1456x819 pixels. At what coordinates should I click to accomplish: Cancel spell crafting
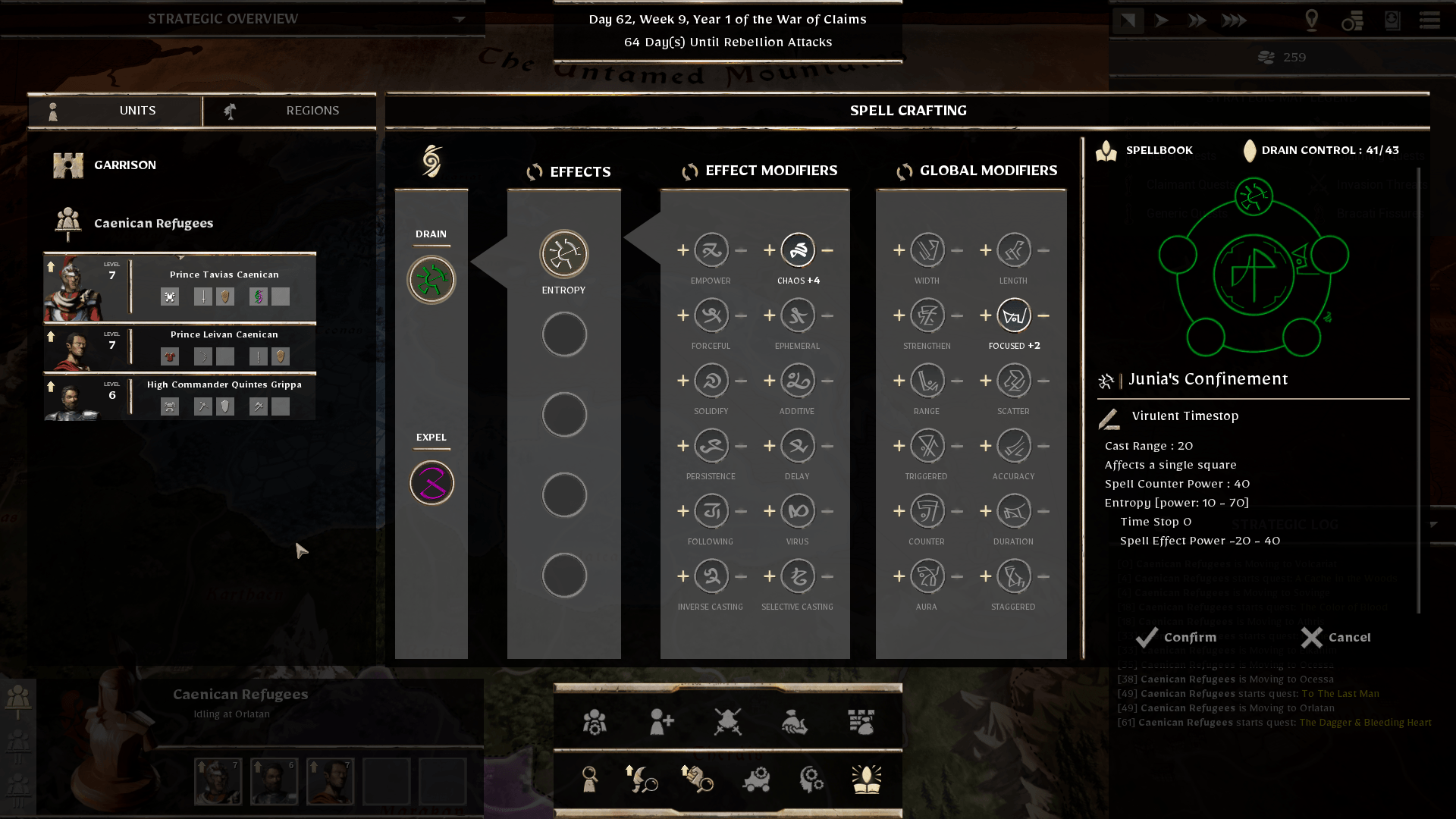click(x=1336, y=638)
